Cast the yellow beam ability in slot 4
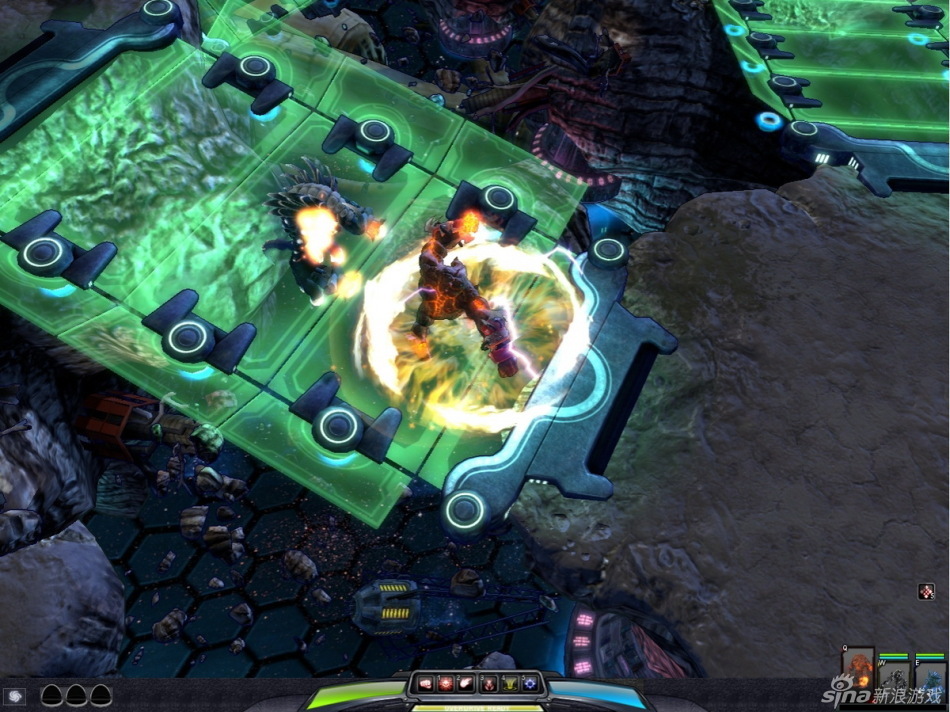 tap(509, 683)
